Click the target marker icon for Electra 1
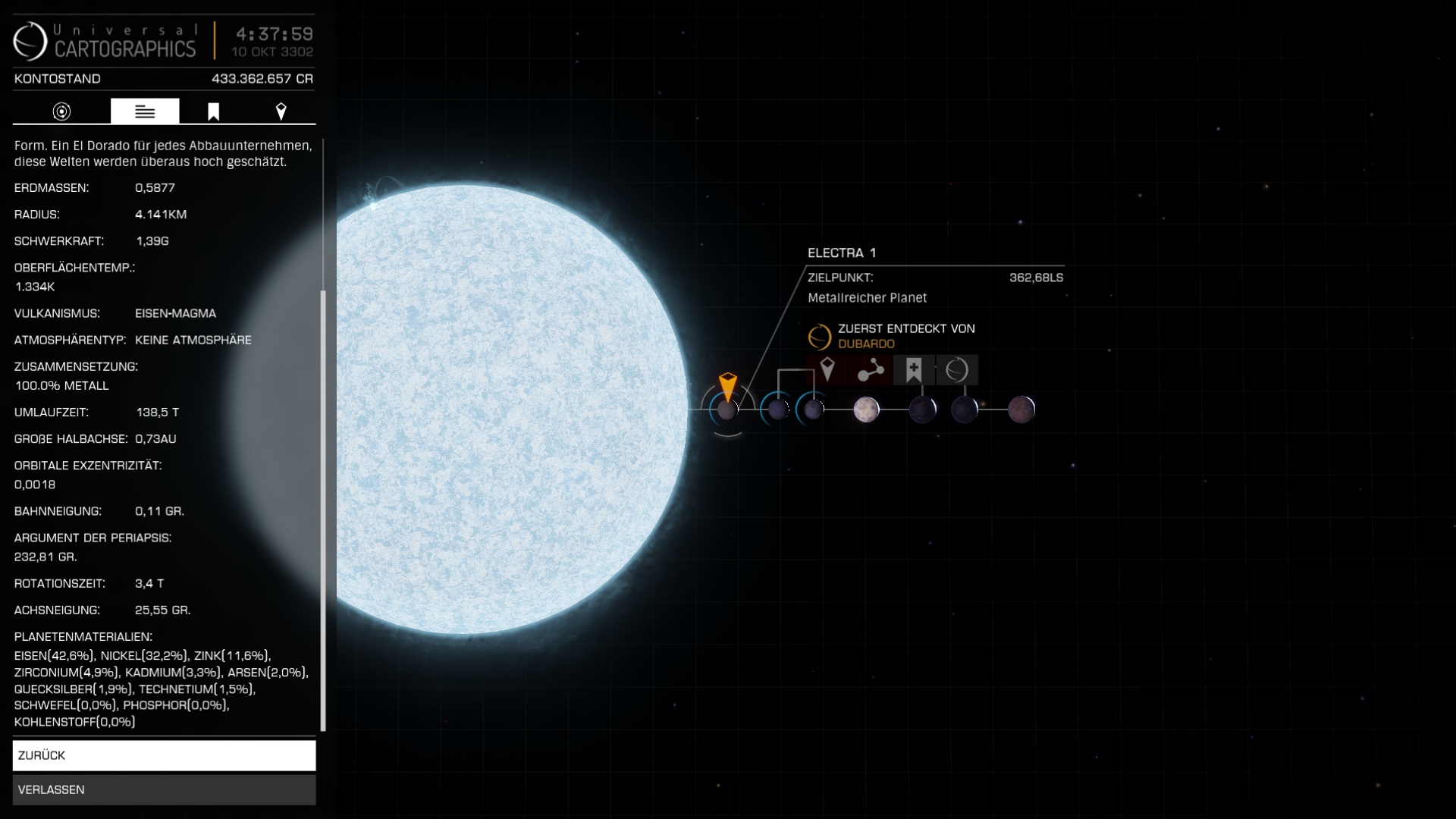Viewport: 1456px width, 819px height. [x=827, y=370]
